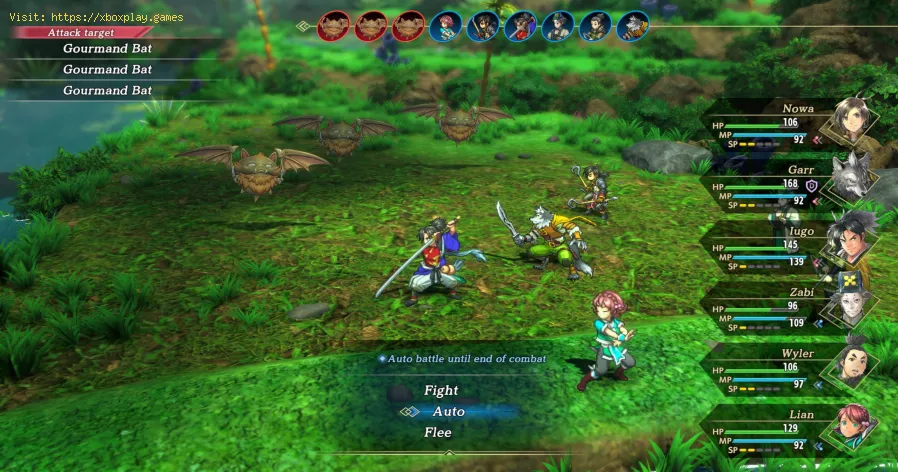The height and width of the screenshot is (472, 898).
Task: Select Auto battle option
Action: tap(448, 411)
